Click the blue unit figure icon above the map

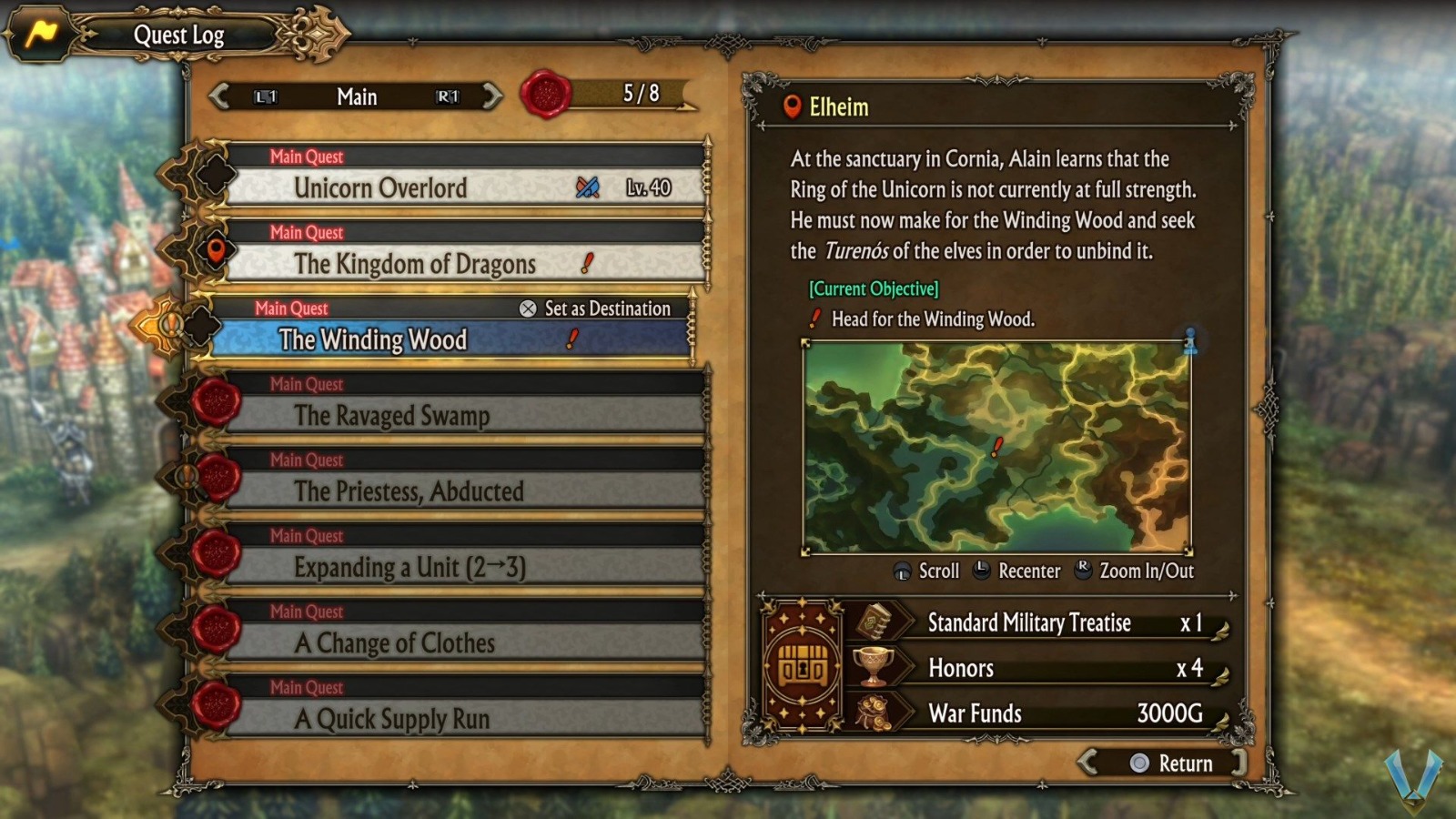pos(1192,342)
